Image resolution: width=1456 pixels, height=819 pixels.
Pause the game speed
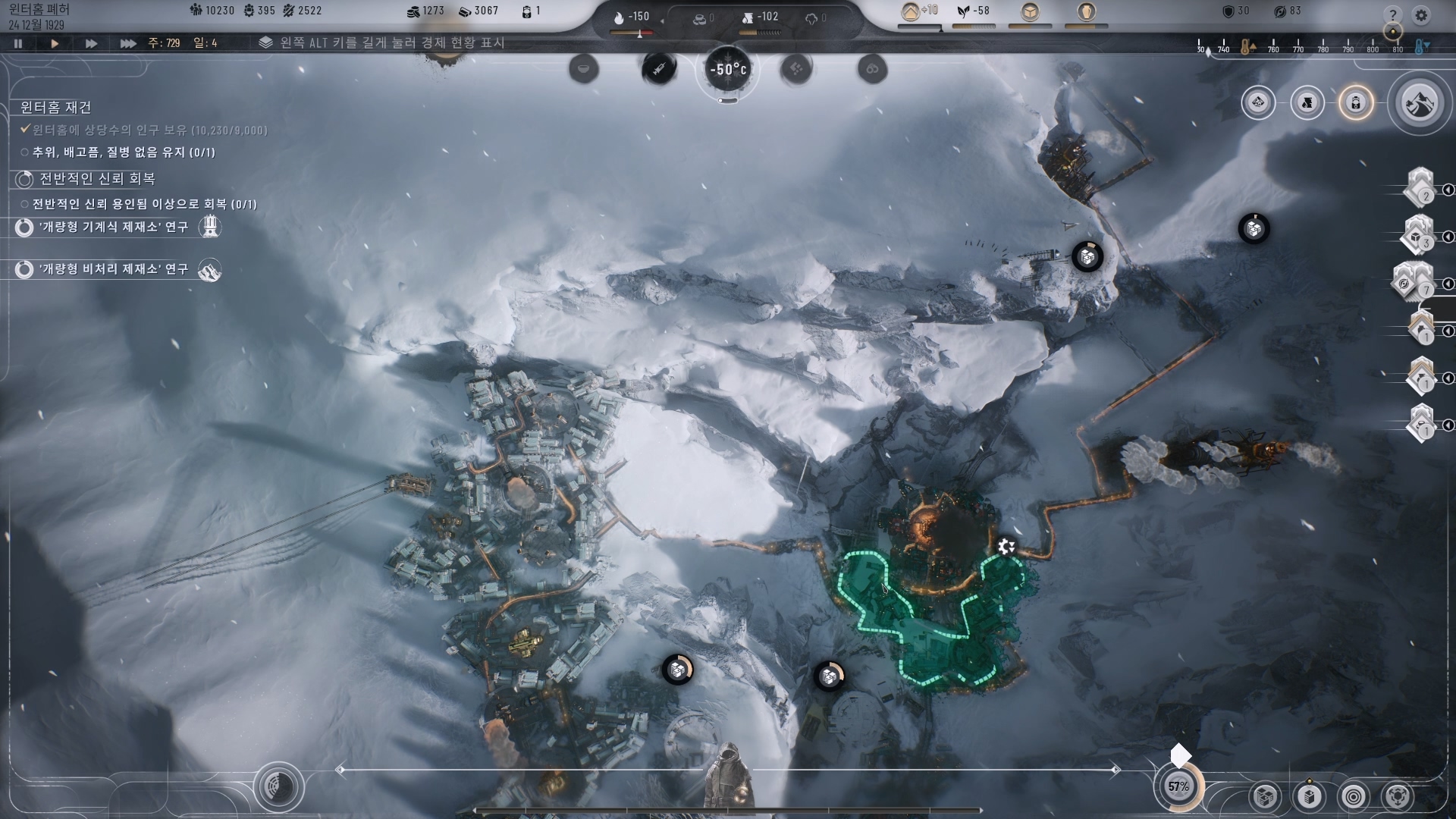[18, 43]
